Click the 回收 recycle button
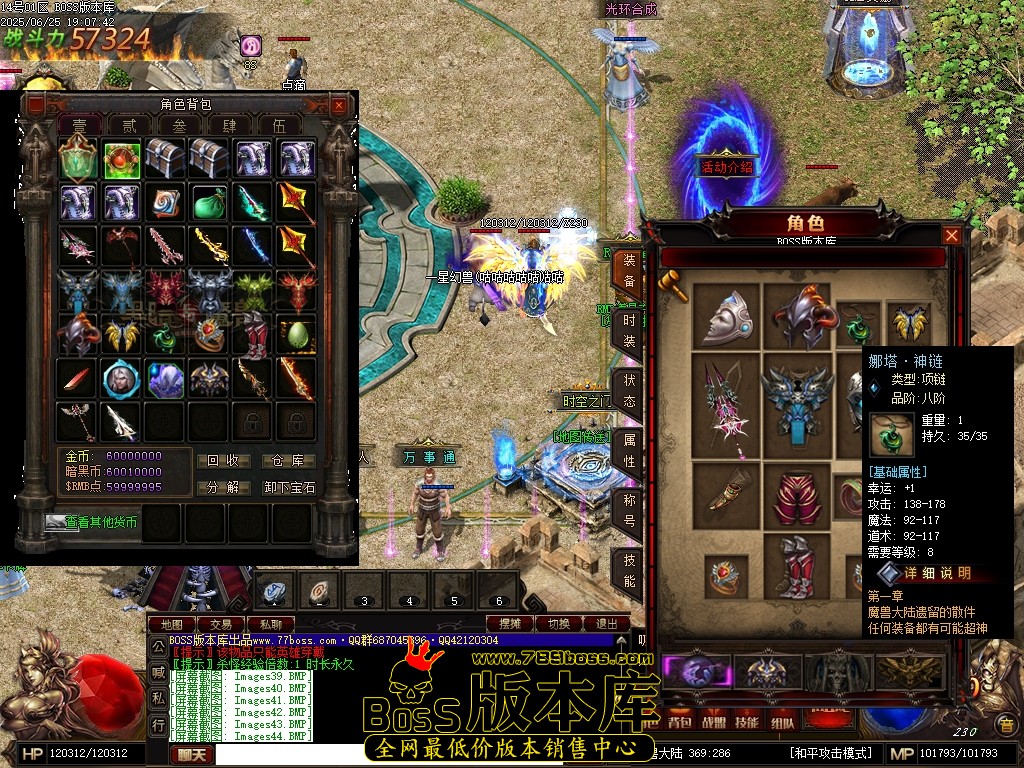 (x=223, y=461)
